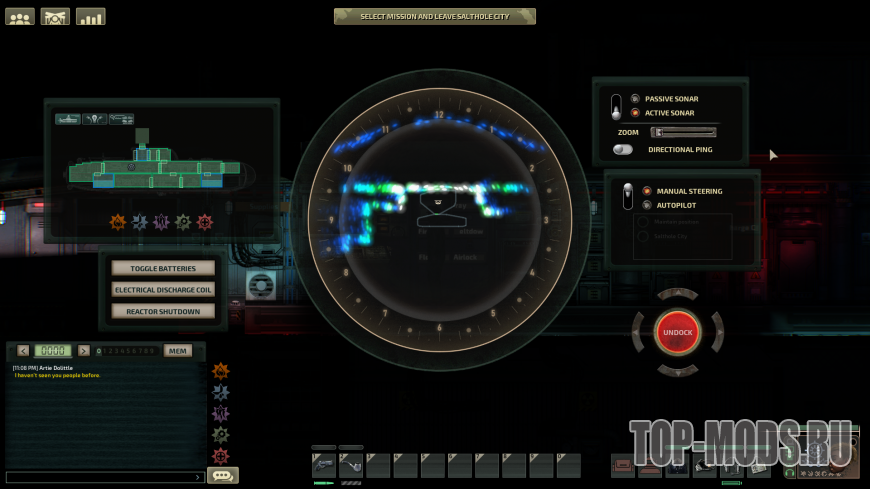Screen dimensions: 870x489
Task: Go to previous radio channel arrow
Action: pyautogui.click(x=23, y=351)
